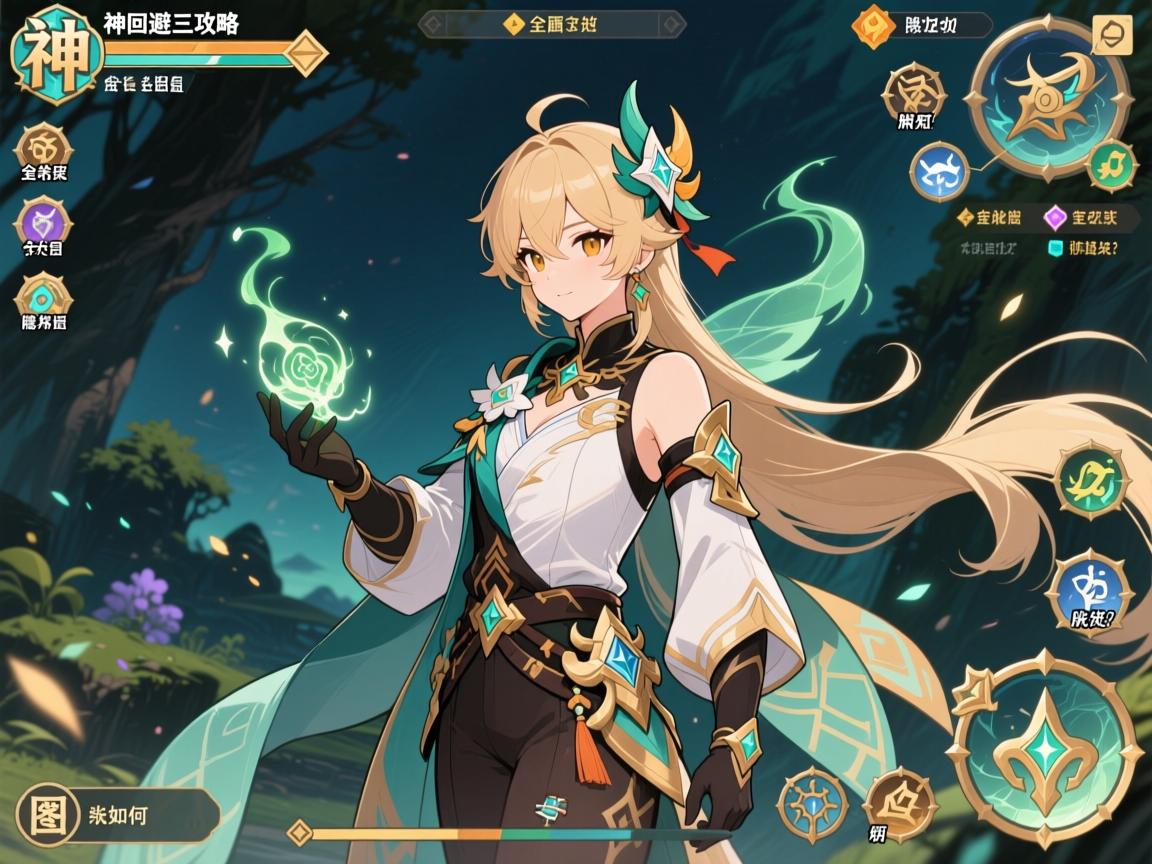Select the purple diamond legend entry
Image resolution: width=1152 pixels, height=864 pixels.
pyautogui.click(x=1079, y=216)
